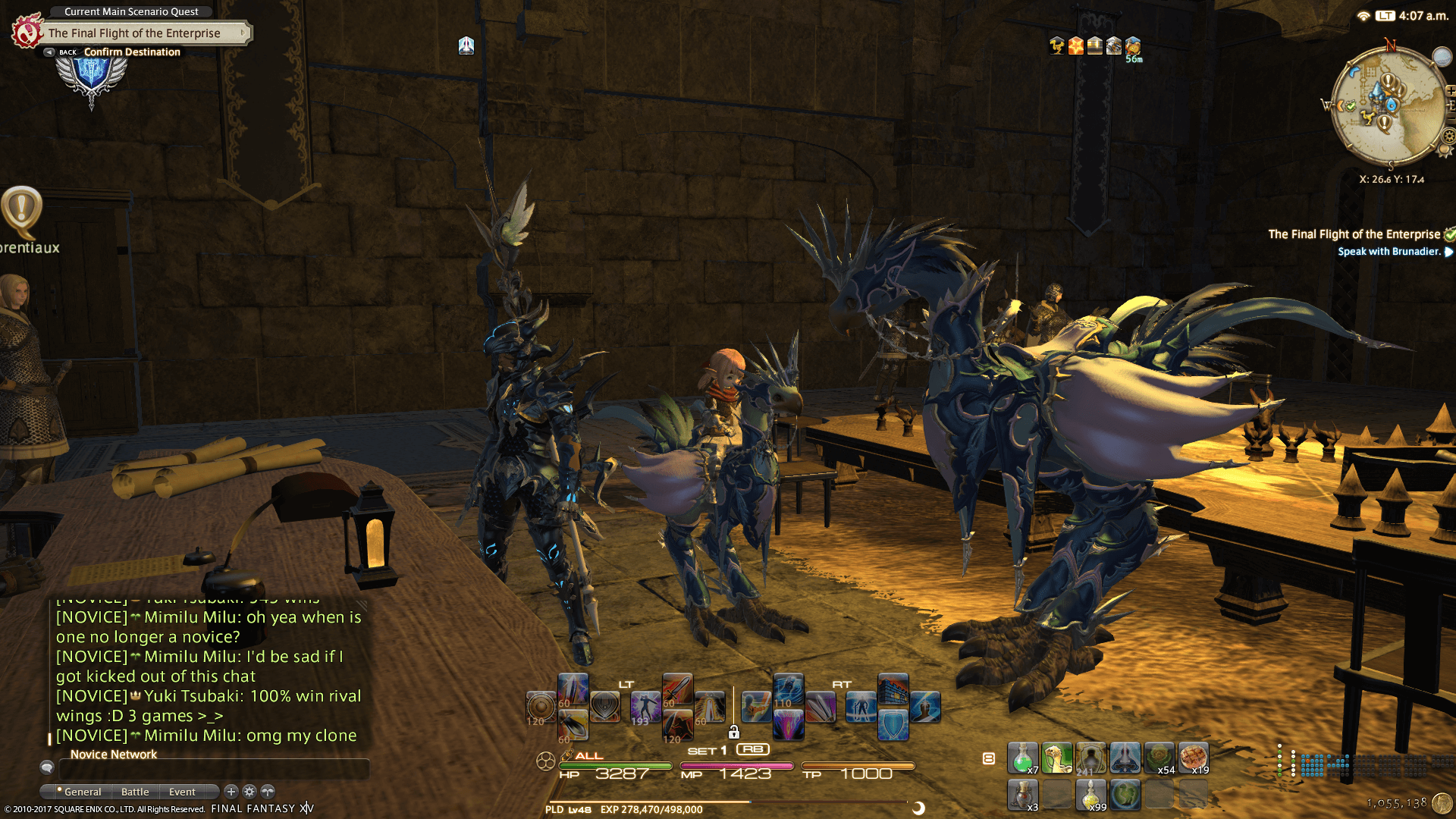Activate the round shield ability on the hotbar
Screen dimensions: 1456x819
click(541, 707)
